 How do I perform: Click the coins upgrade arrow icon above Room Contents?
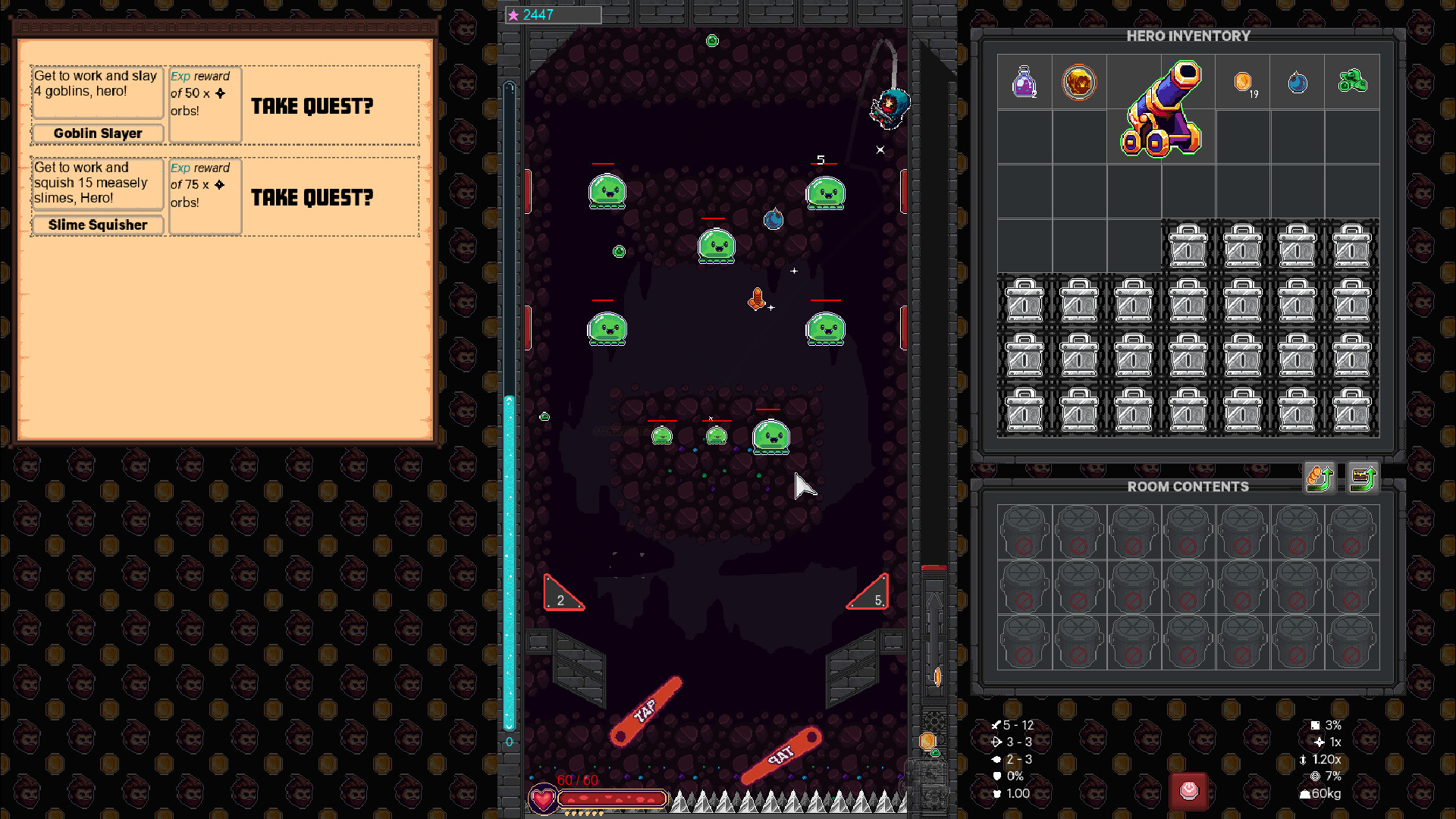[1319, 479]
